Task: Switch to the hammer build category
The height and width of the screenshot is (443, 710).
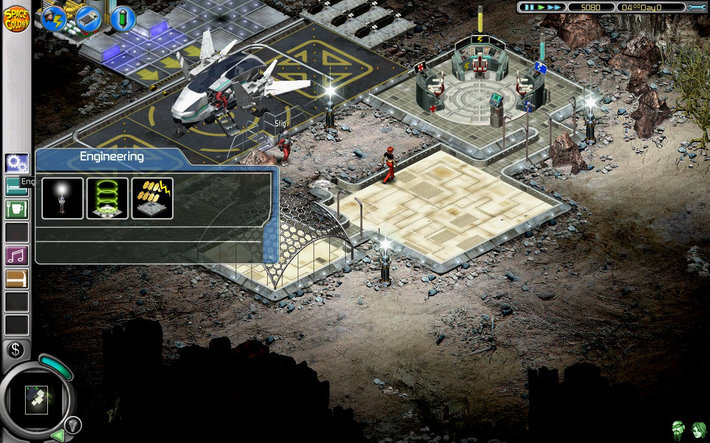Action: click(x=16, y=278)
